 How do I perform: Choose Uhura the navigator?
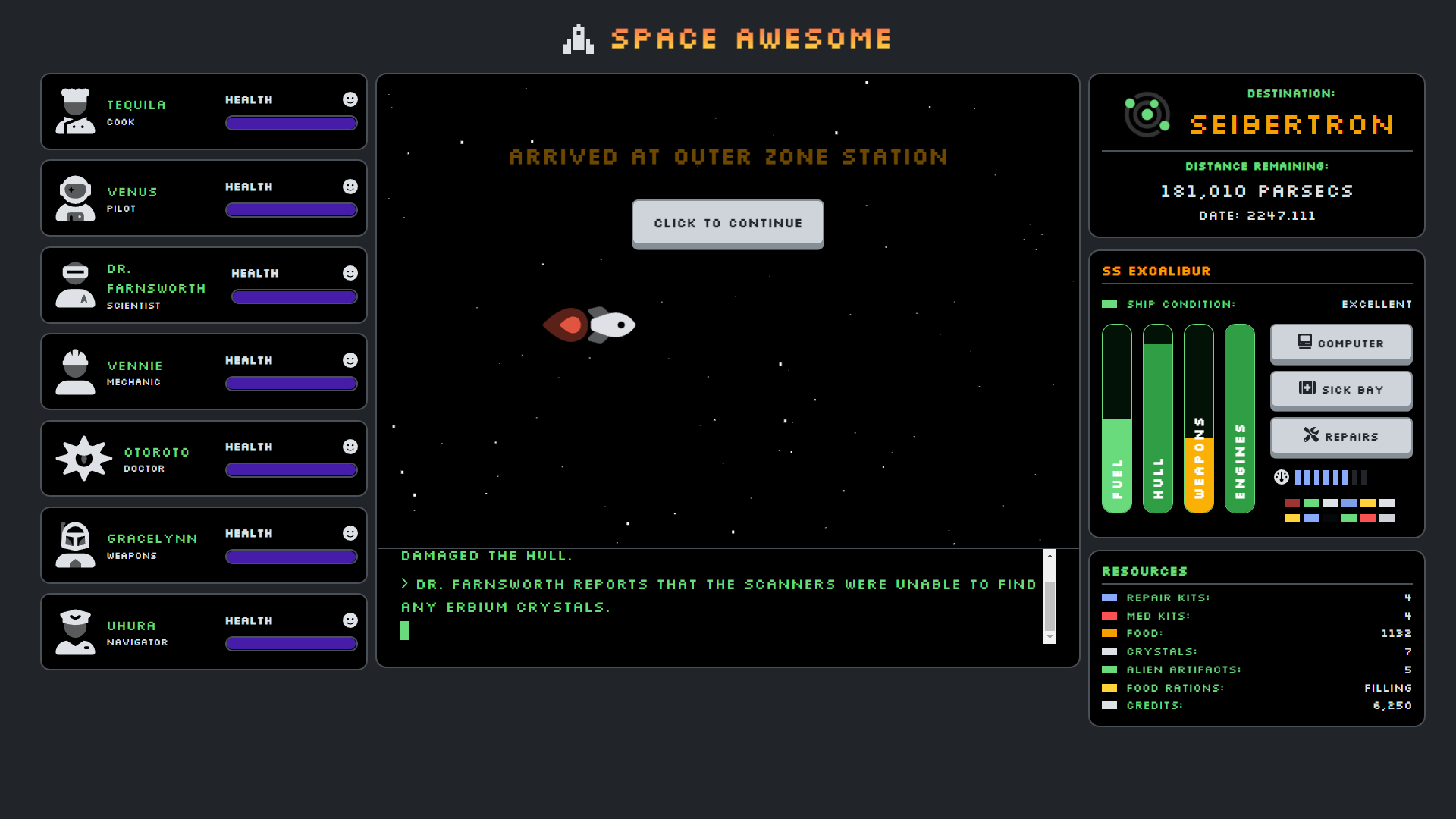tap(203, 632)
